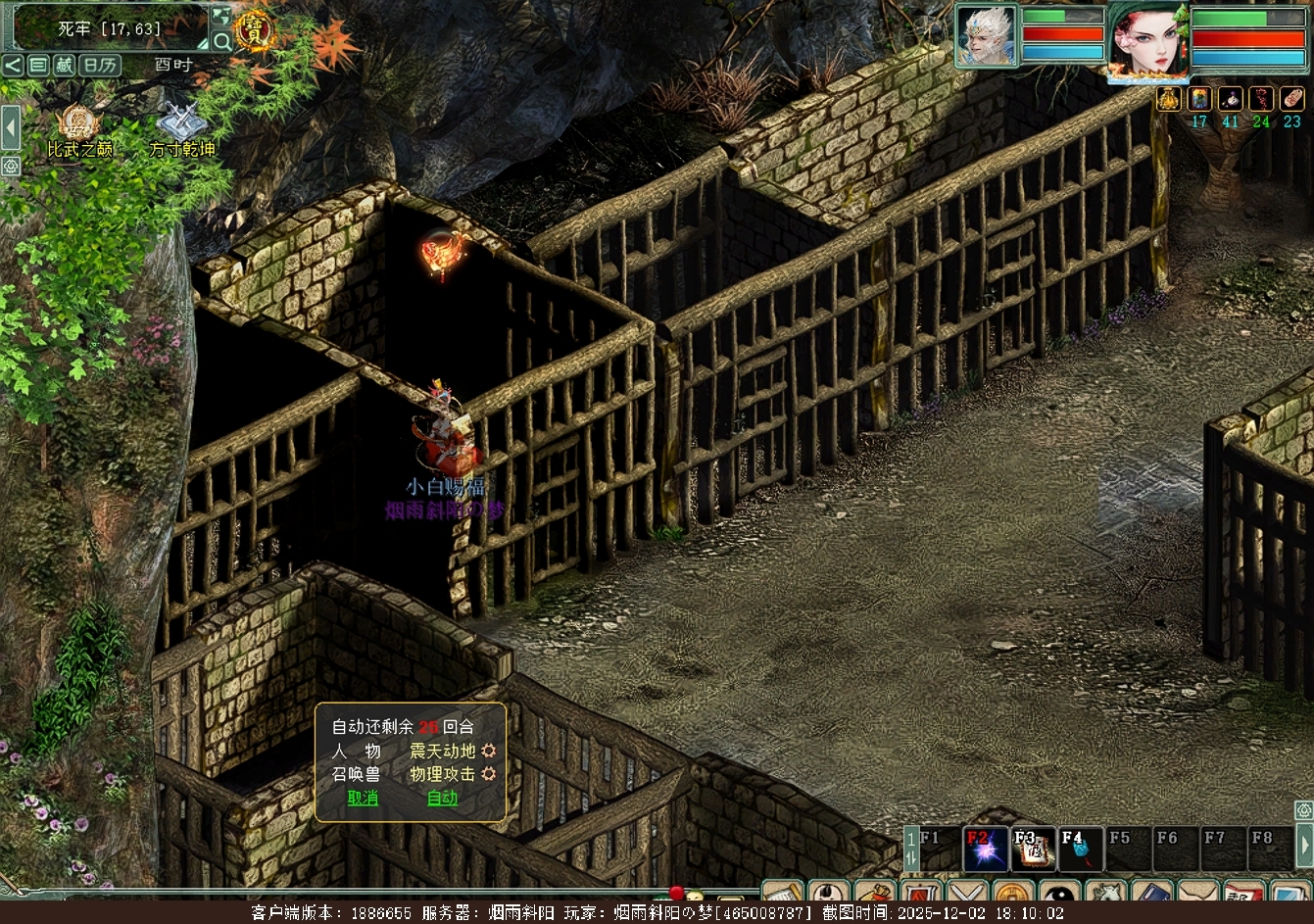Open the list icon beside the back arrow
The height and width of the screenshot is (924, 1314).
tap(38, 66)
